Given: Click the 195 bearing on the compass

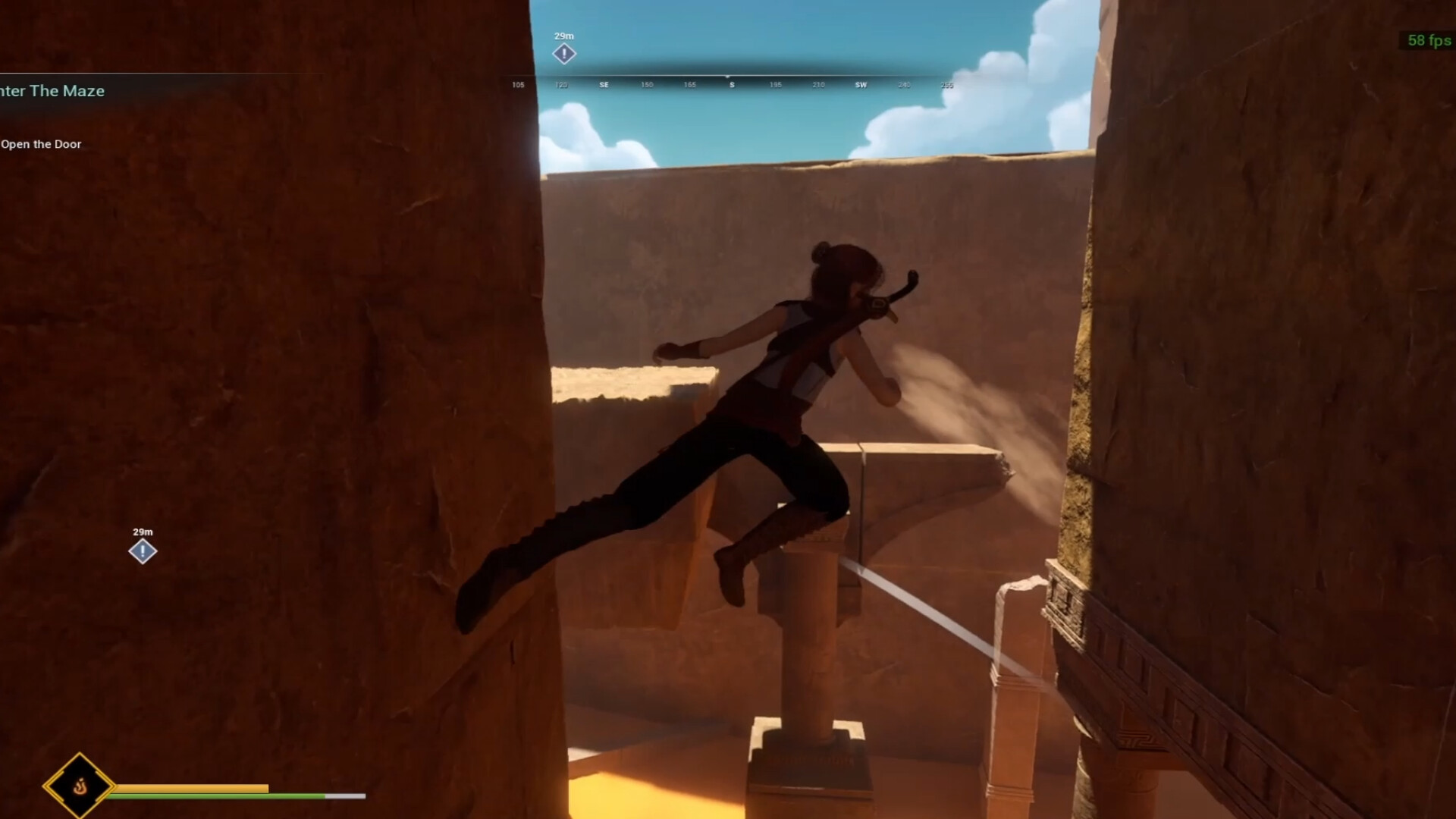Looking at the screenshot, I should coord(774,85).
